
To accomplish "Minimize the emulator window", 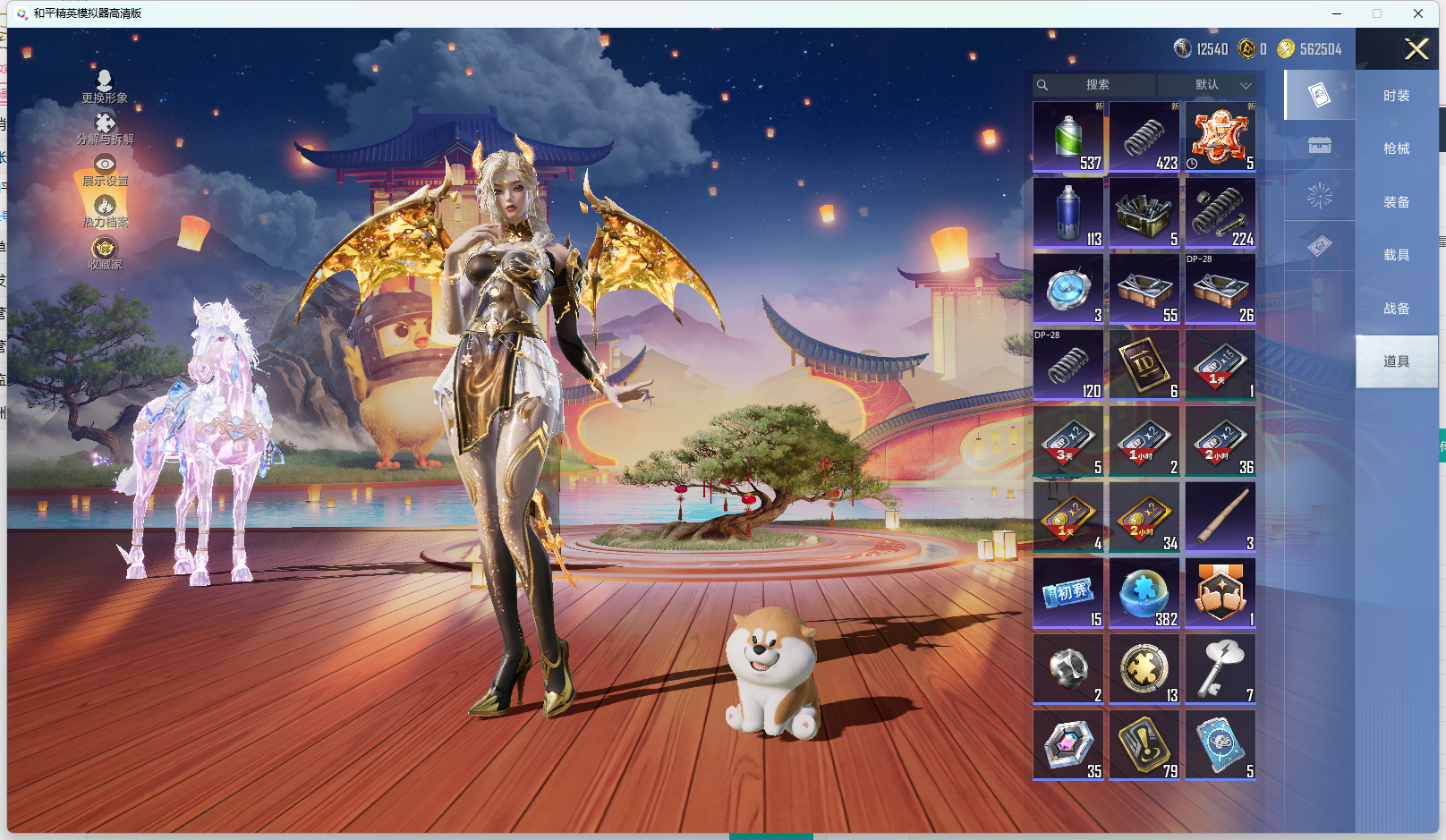I will click(x=1337, y=13).
